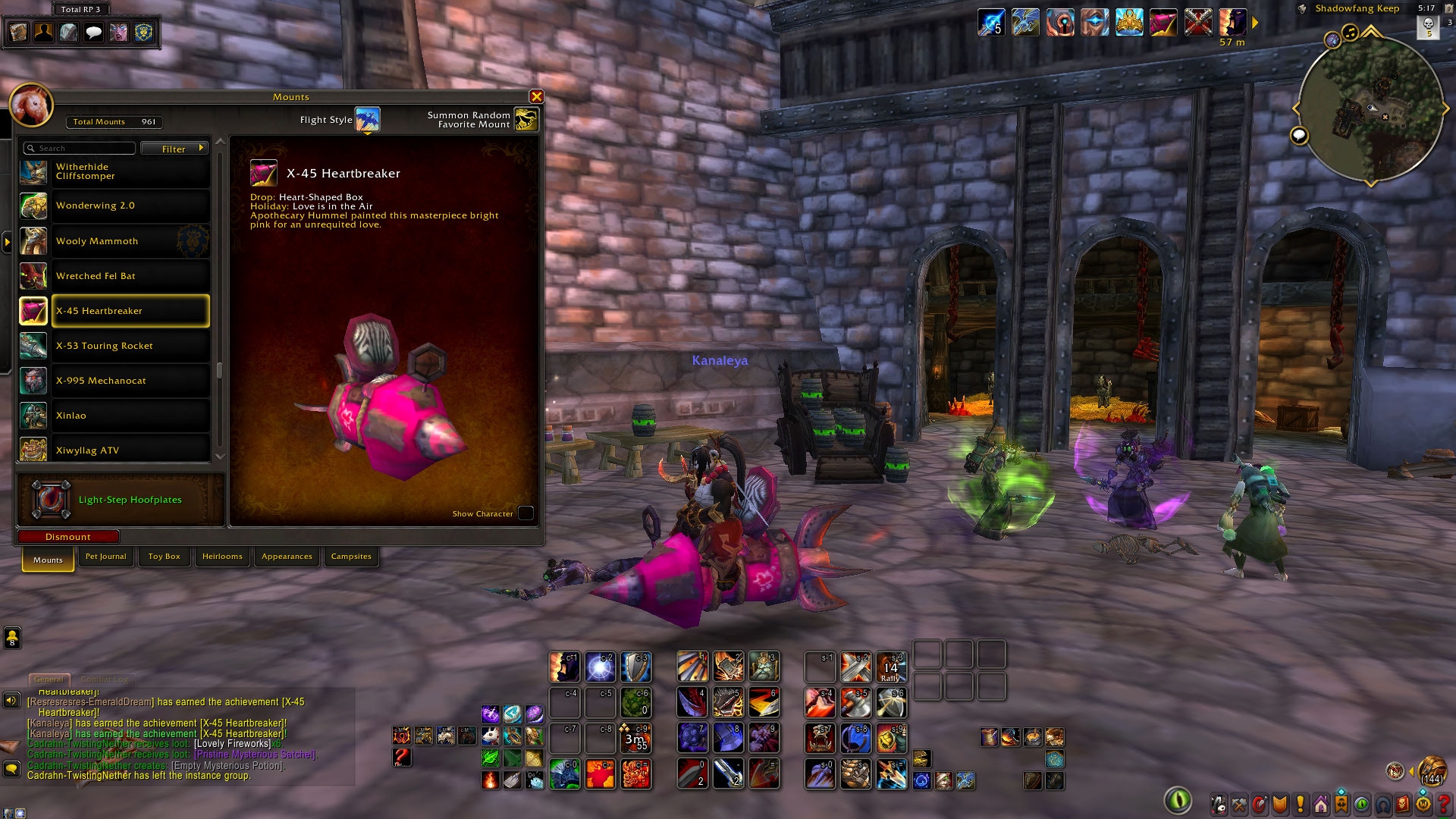1456x819 pixels.
Task: Click the mount Search field
Action: [x=80, y=149]
